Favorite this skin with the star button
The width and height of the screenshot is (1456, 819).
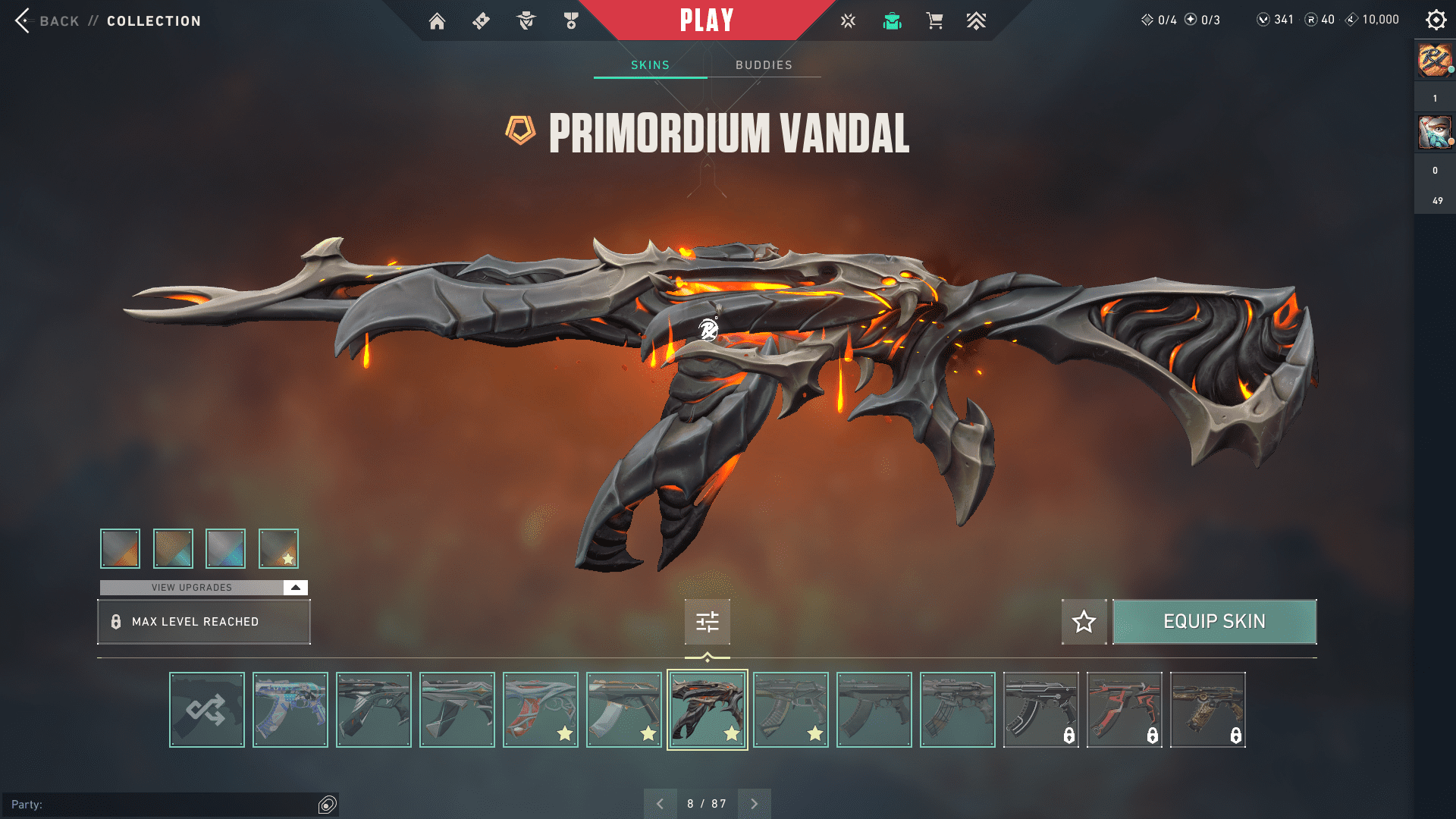[1084, 622]
